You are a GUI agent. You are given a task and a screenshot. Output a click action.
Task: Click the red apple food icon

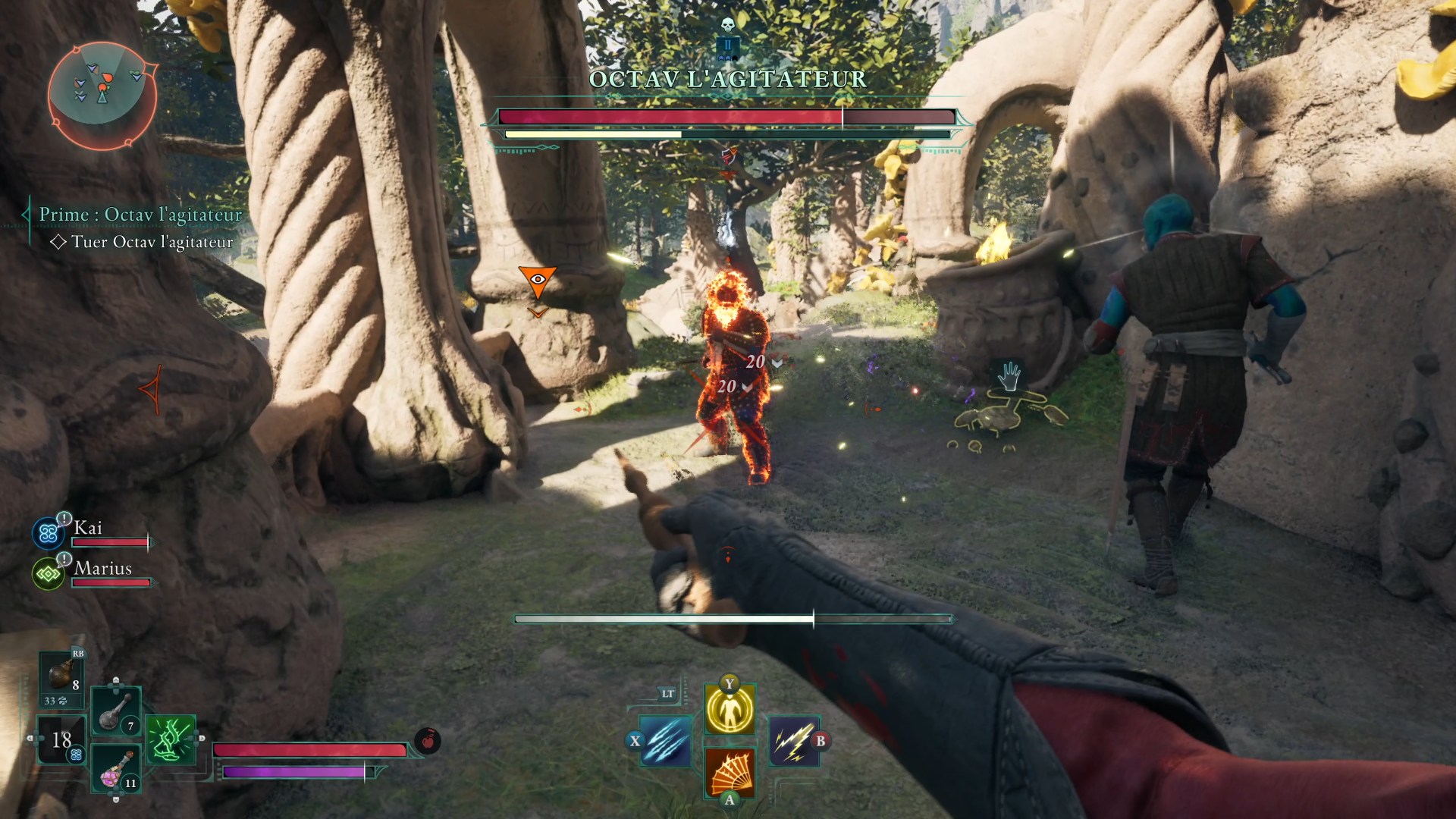[x=428, y=741]
